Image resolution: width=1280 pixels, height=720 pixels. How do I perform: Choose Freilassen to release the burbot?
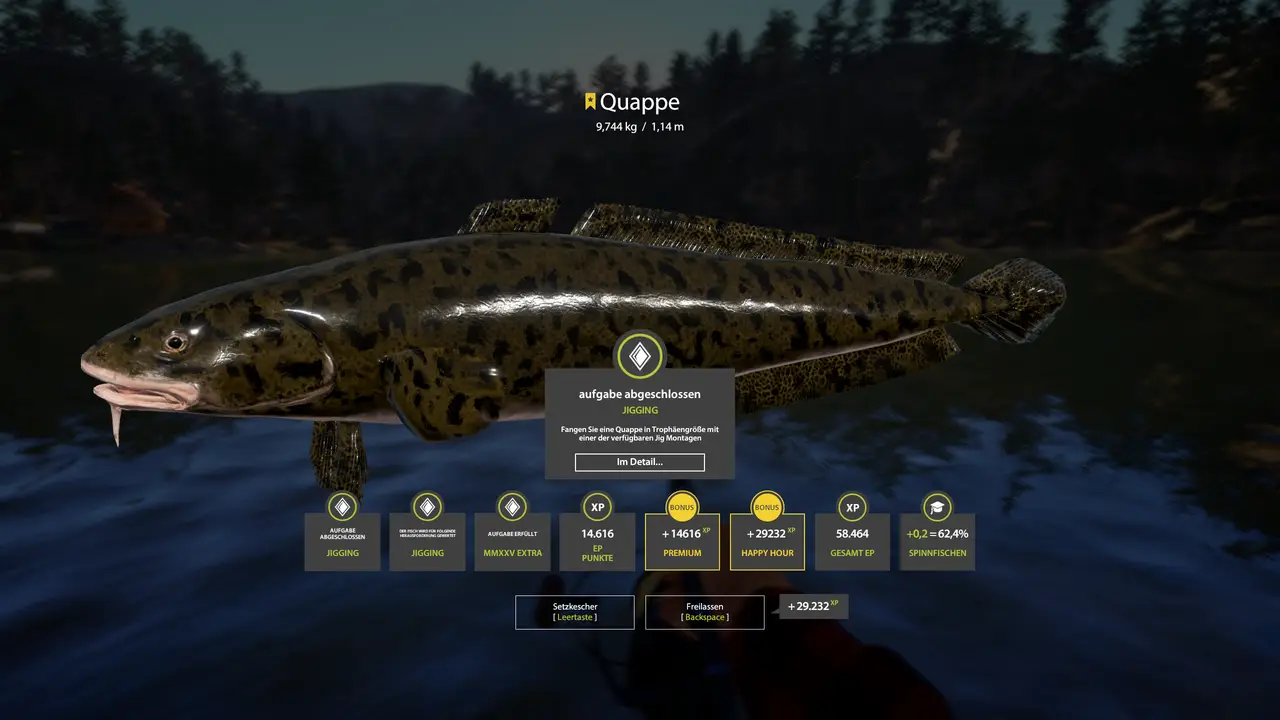(x=704, y=612)
